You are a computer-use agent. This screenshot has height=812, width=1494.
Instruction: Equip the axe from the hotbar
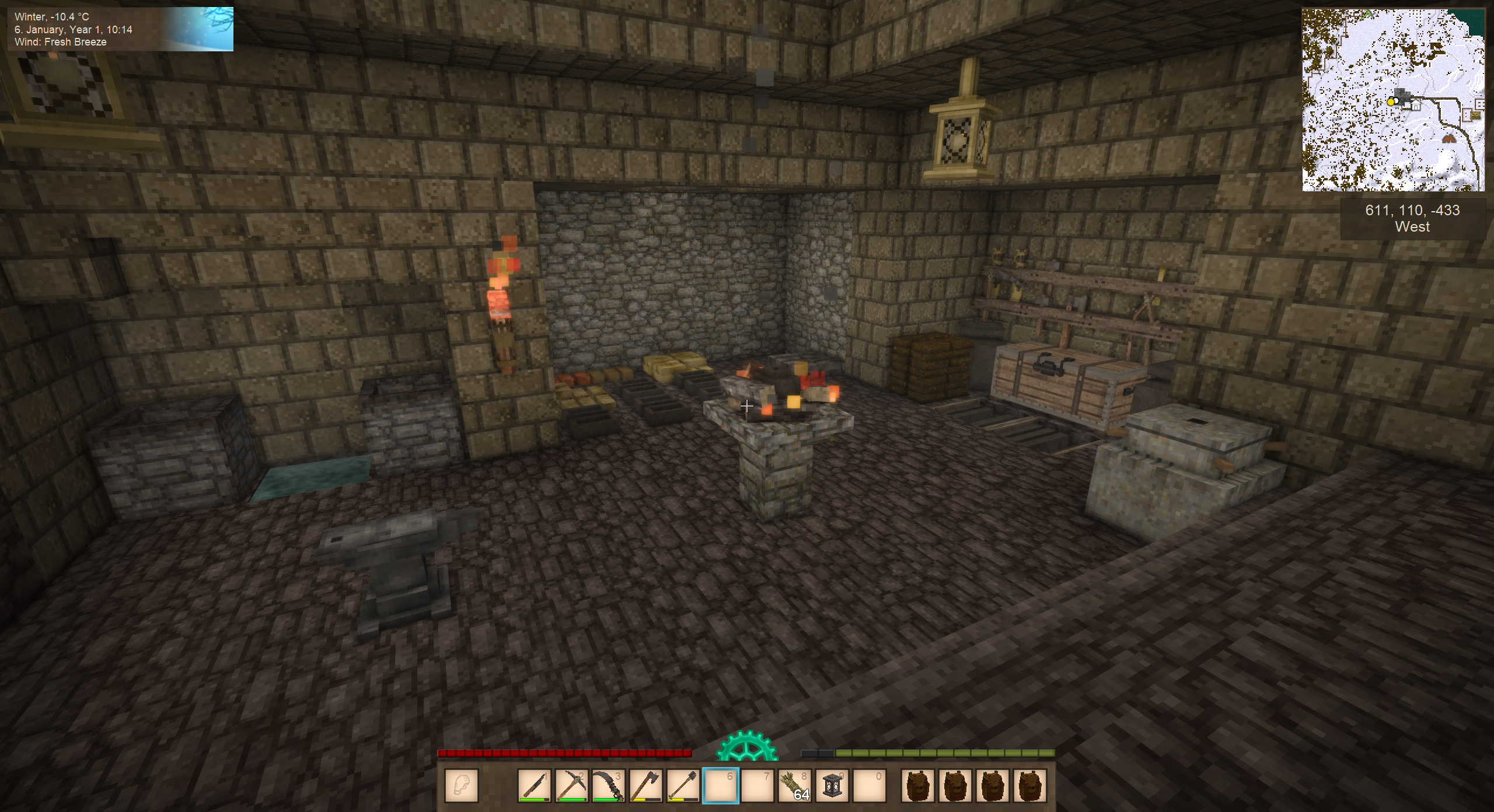646,785
